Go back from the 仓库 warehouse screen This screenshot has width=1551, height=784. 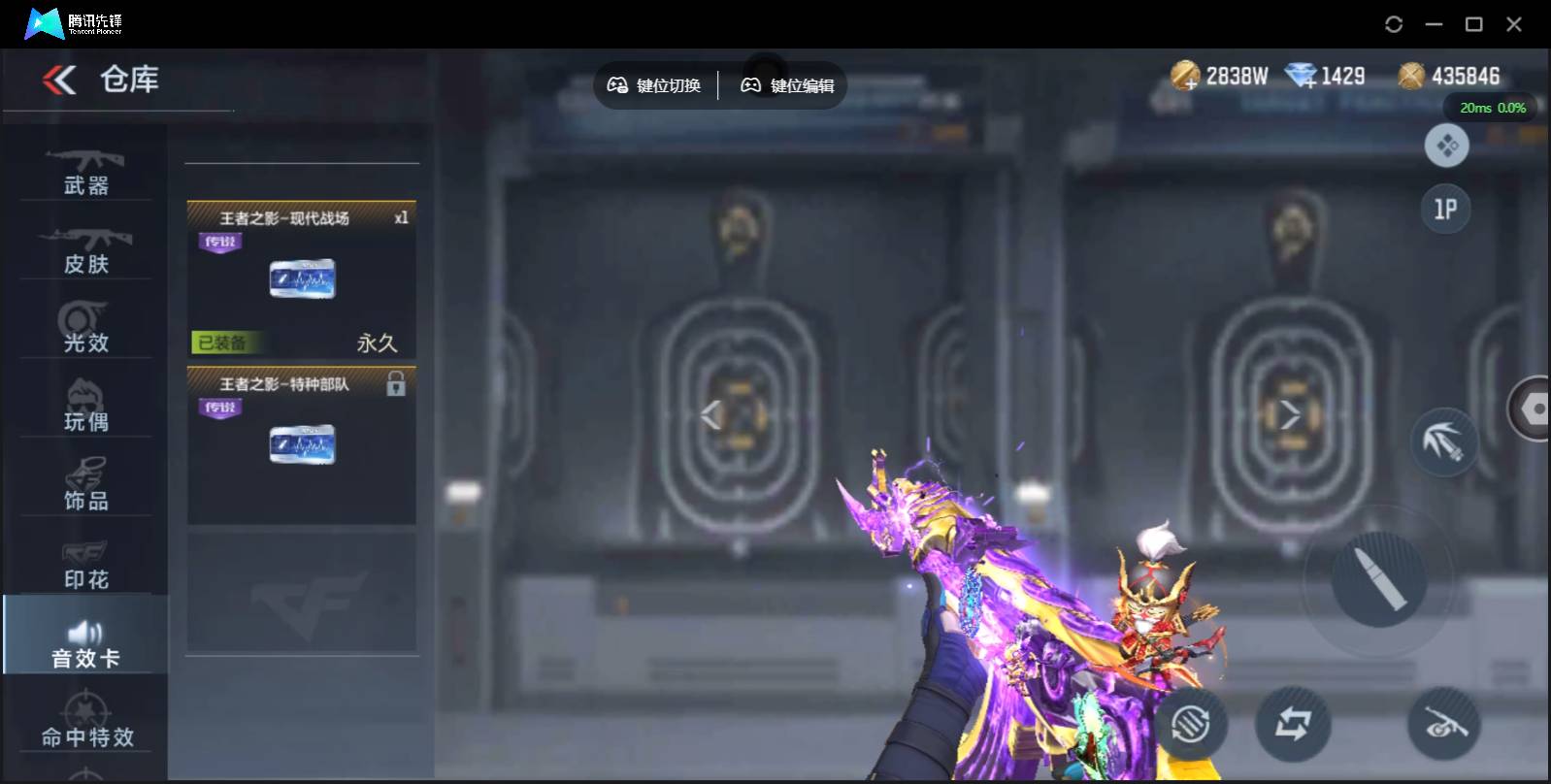pos(59,80)
